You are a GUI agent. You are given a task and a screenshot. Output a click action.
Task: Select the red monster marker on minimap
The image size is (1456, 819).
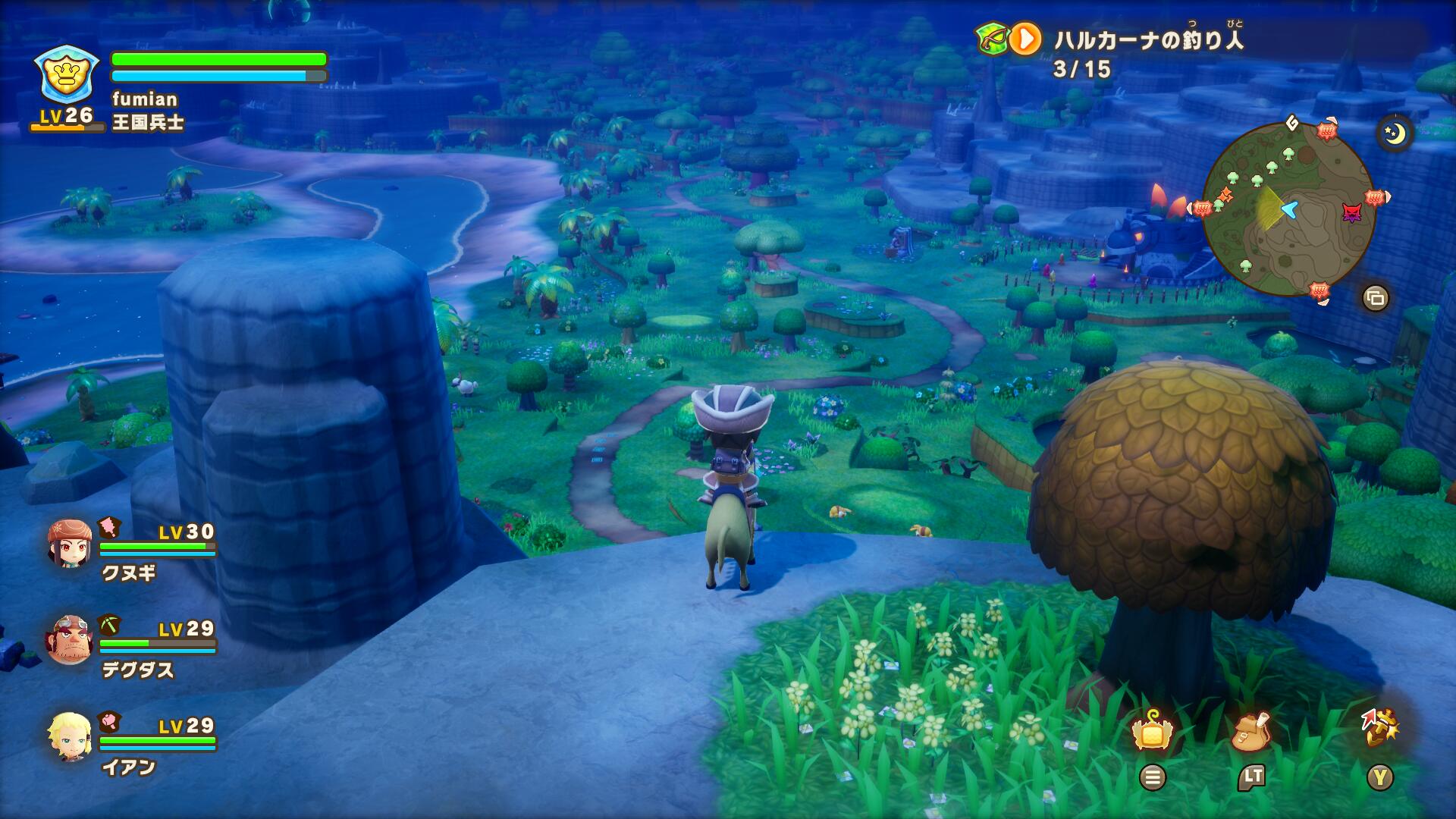click(1351, 212)
